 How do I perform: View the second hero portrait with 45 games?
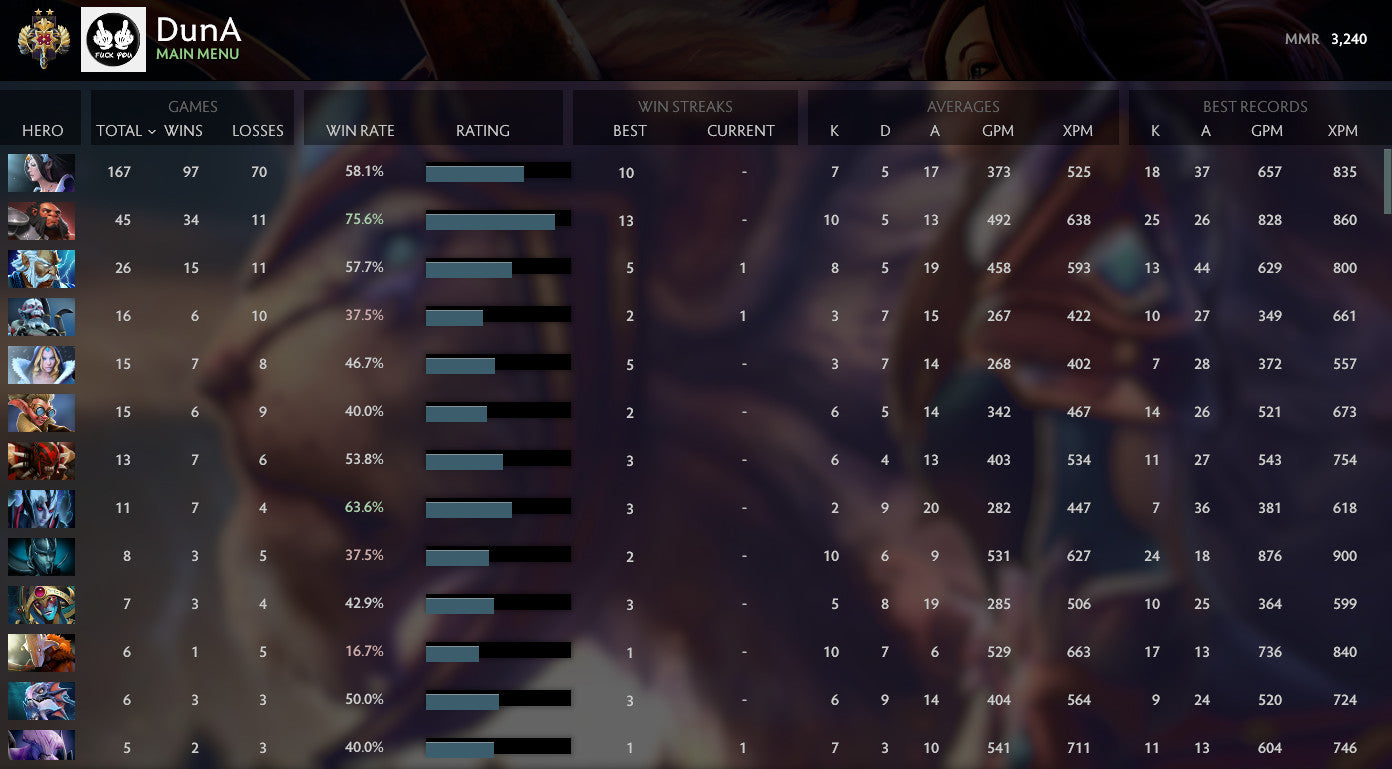pos(41,220)
